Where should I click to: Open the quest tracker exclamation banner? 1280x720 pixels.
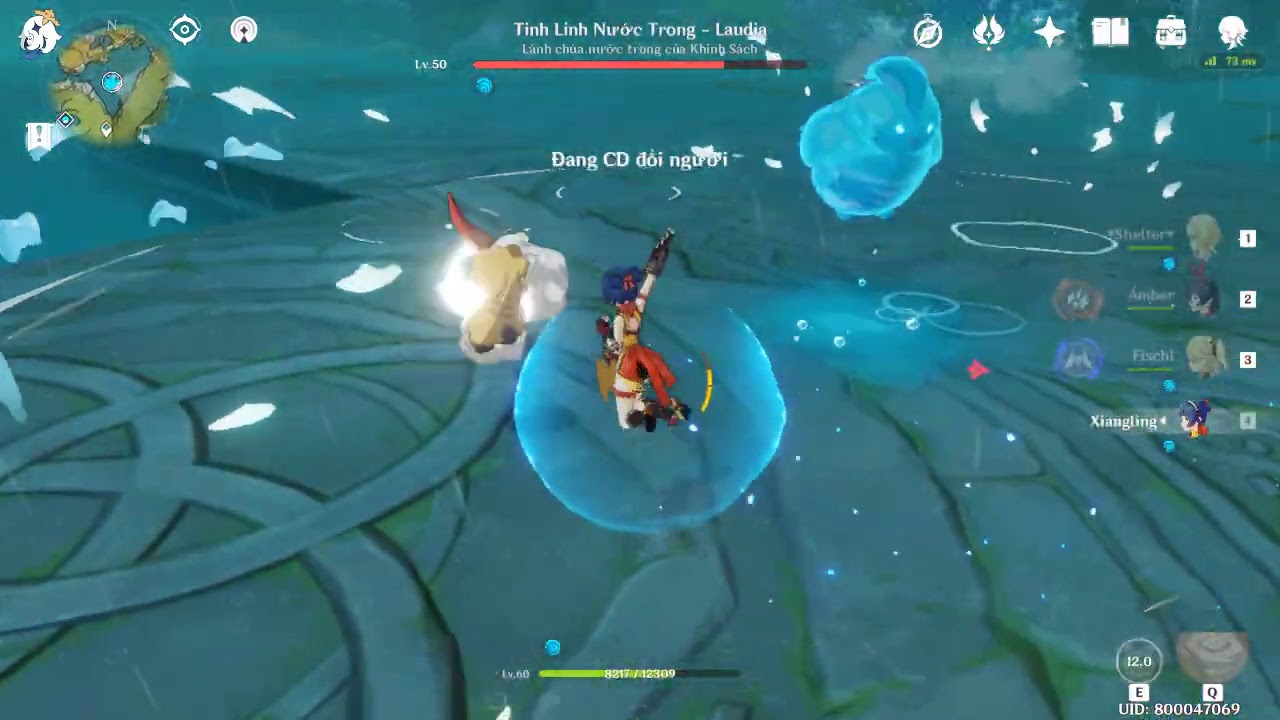pyautogui.click(x=40, y=137)
